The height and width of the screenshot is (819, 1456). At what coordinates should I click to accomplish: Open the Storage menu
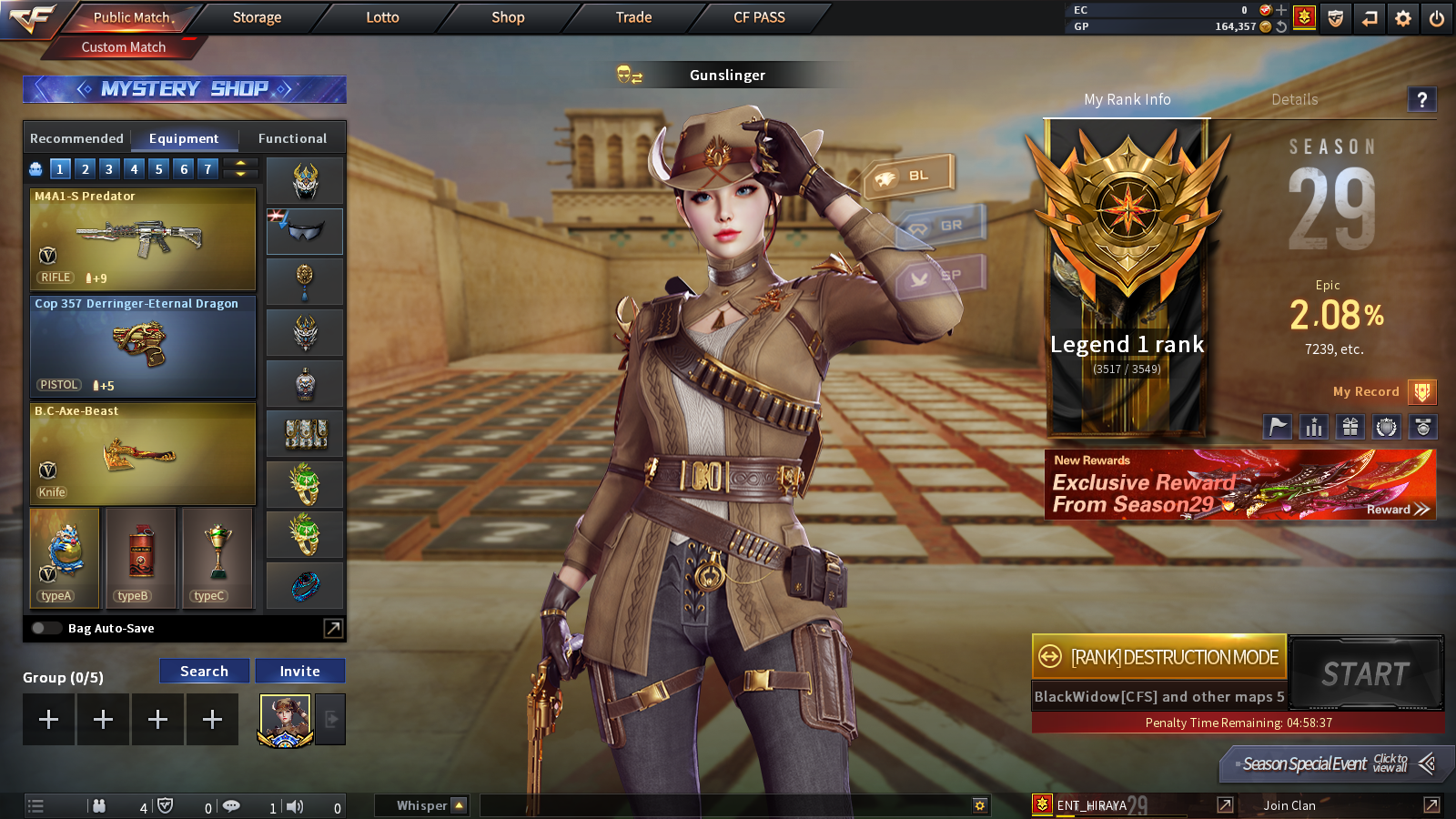coord(257,17)
